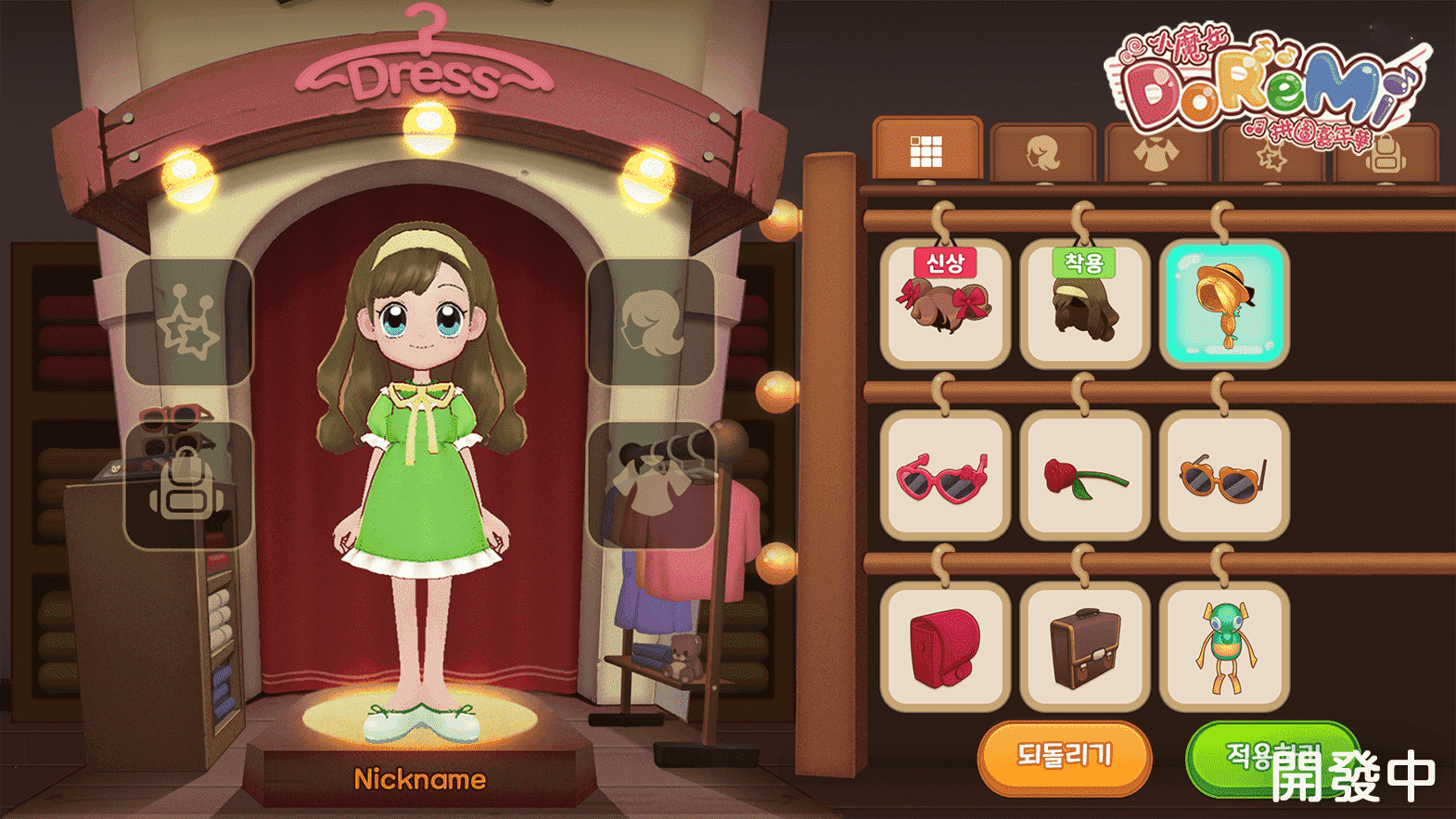The height and width of the screenshot is (819, 1456).
Task: Pick the pink heart-shaped sunglasses
Action: pyautogui.click(x=945, y=476)
